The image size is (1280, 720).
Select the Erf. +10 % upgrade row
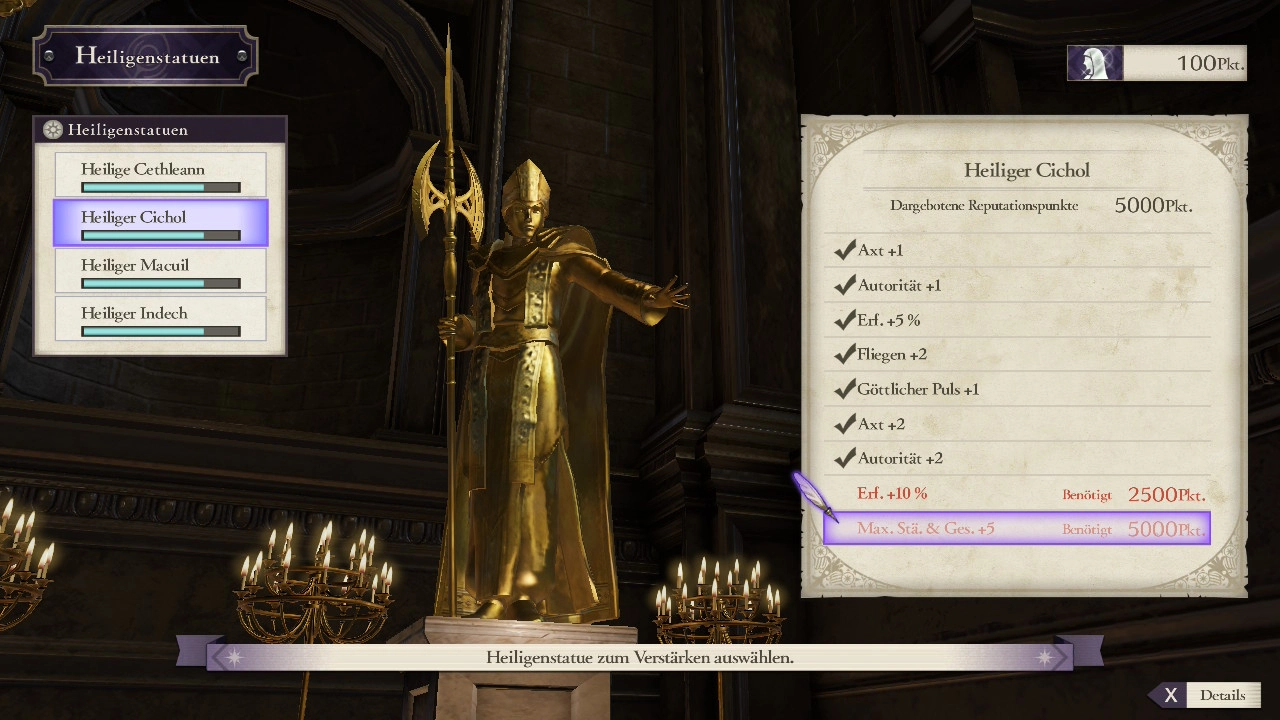1017,494
